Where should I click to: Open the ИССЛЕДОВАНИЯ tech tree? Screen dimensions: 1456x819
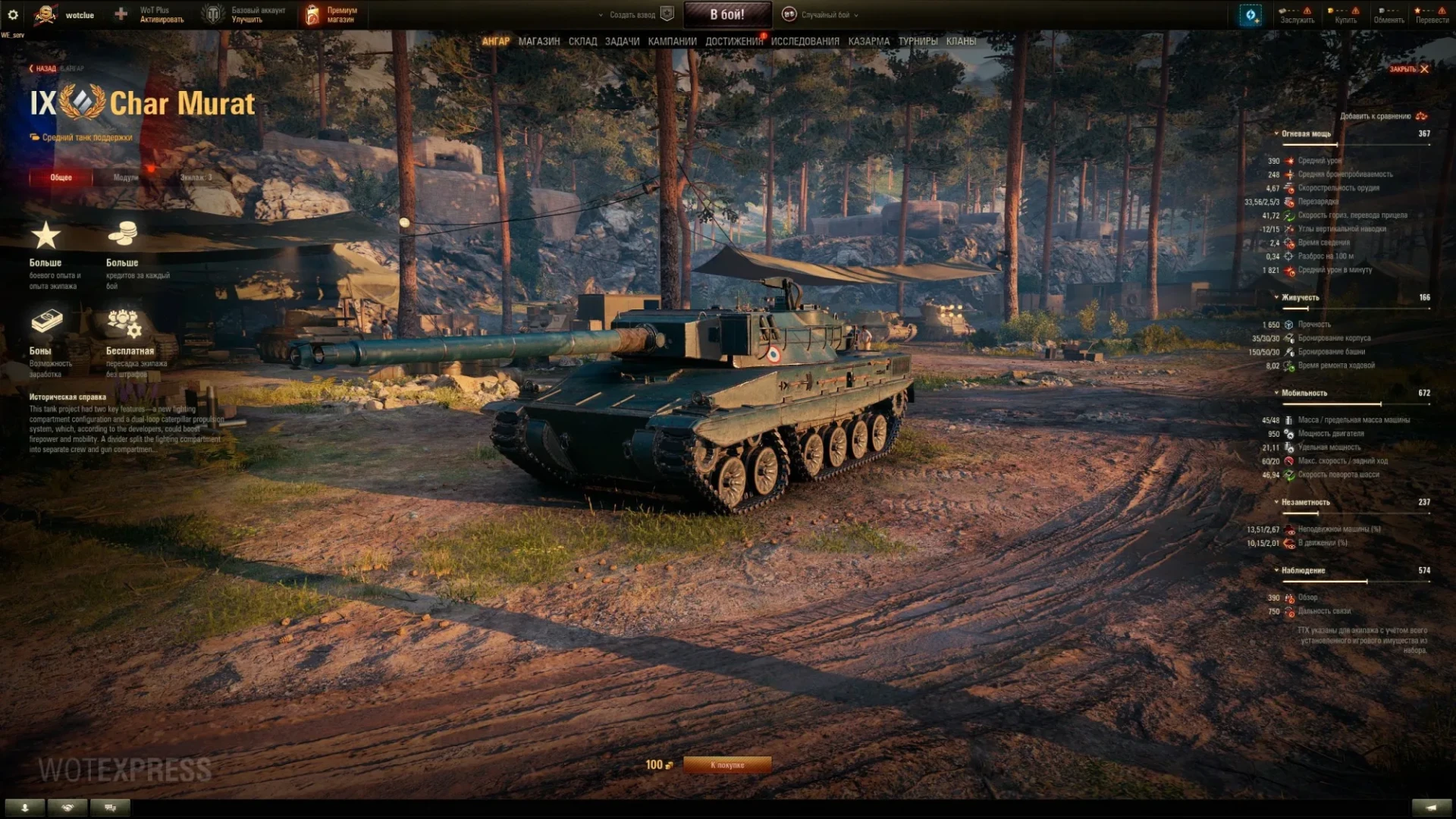pos(805,42)
